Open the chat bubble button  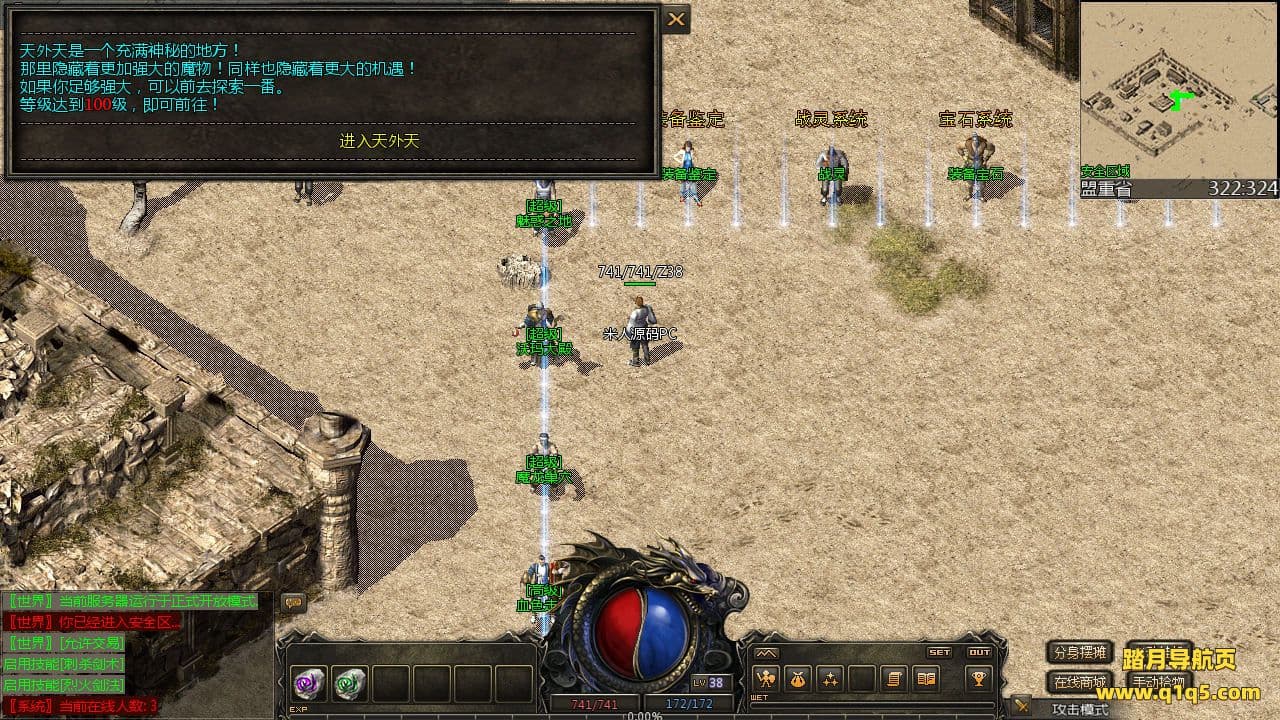293,602
